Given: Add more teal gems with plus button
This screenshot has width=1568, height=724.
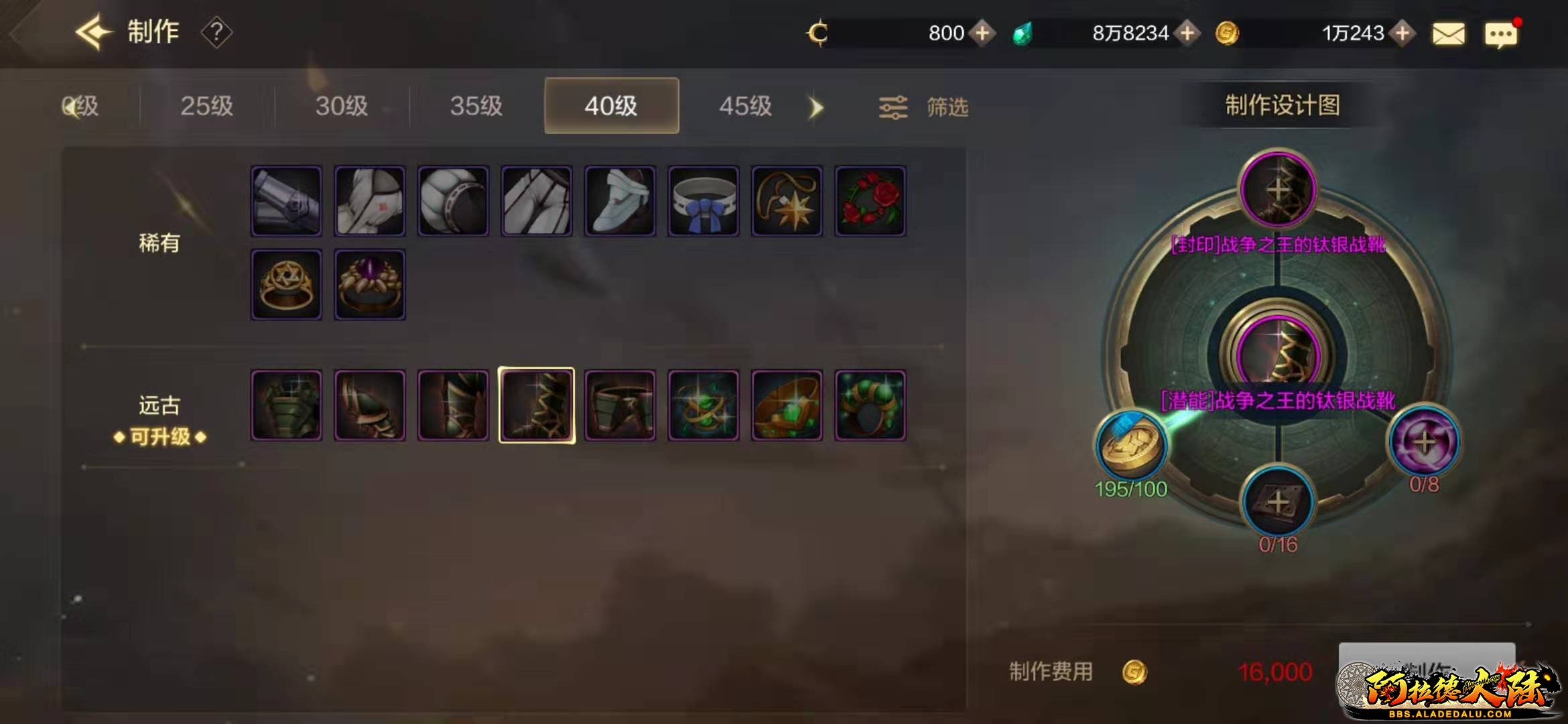Looking at the screenshot, I should [x=1187, y=33].
